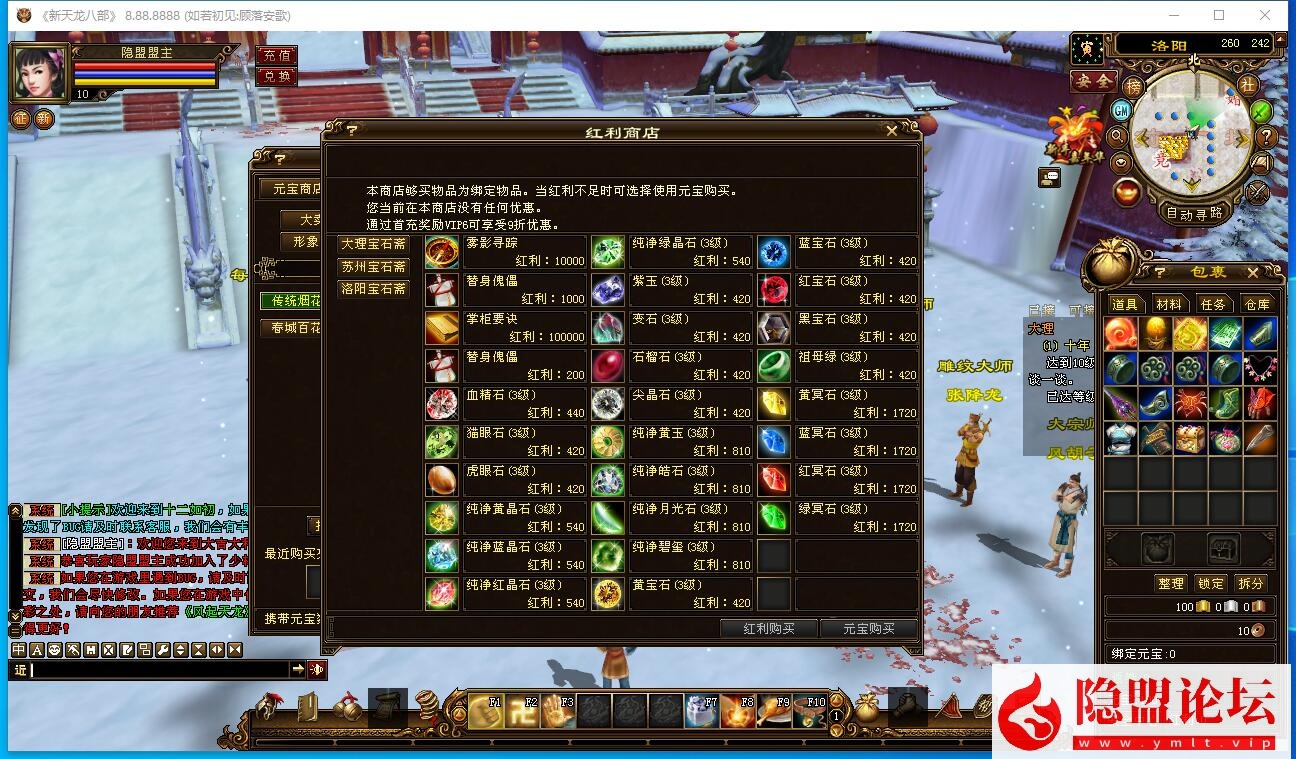Click the hammer icon in the chat toolbar
The height and width of the screenshot is (759, 1296).
coord(73,649)
